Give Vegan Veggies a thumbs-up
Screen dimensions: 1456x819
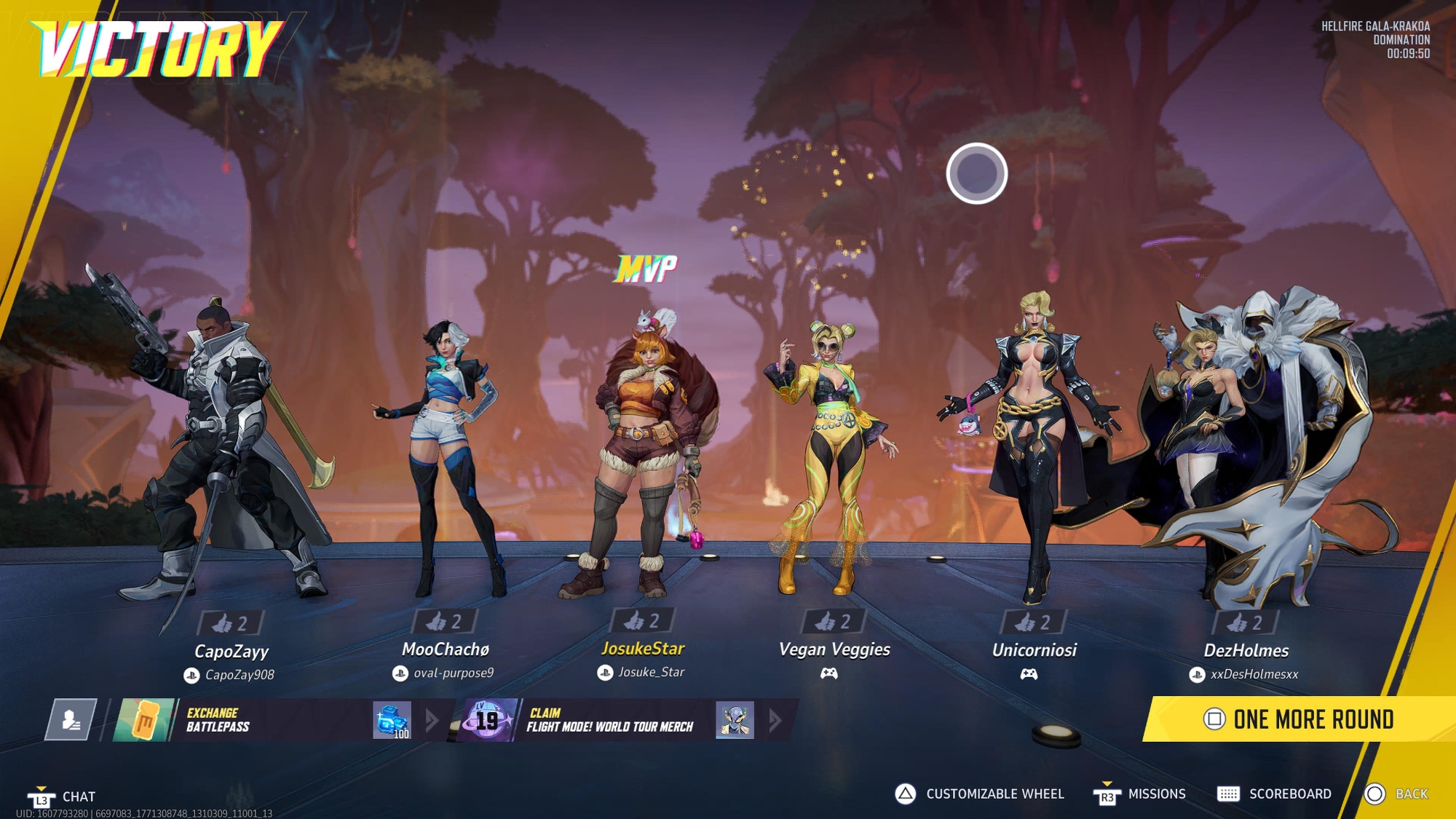833,622
